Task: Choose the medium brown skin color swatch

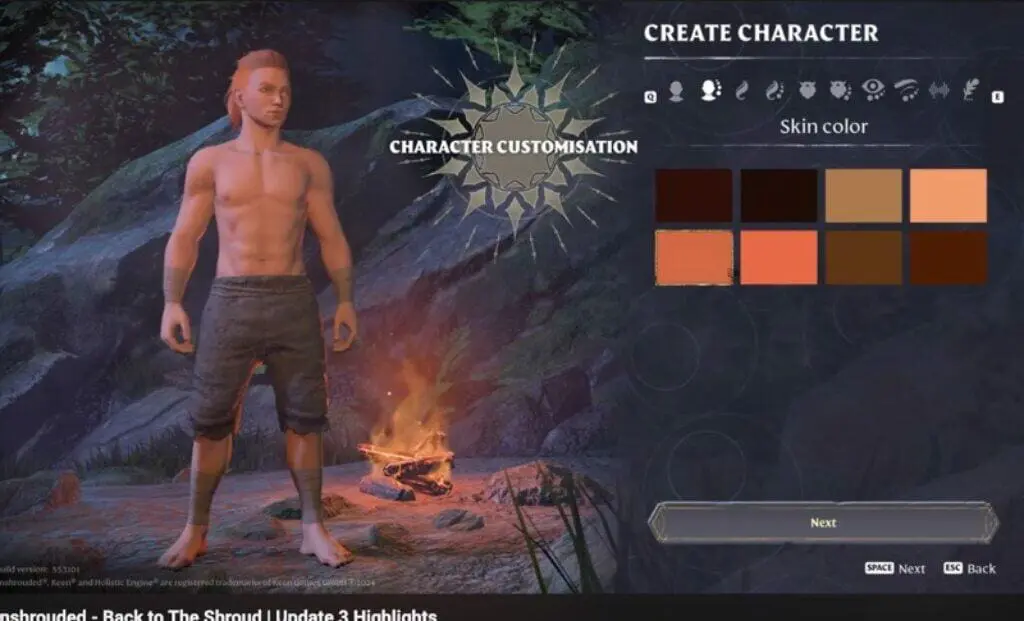Action: tap(863, 258)
